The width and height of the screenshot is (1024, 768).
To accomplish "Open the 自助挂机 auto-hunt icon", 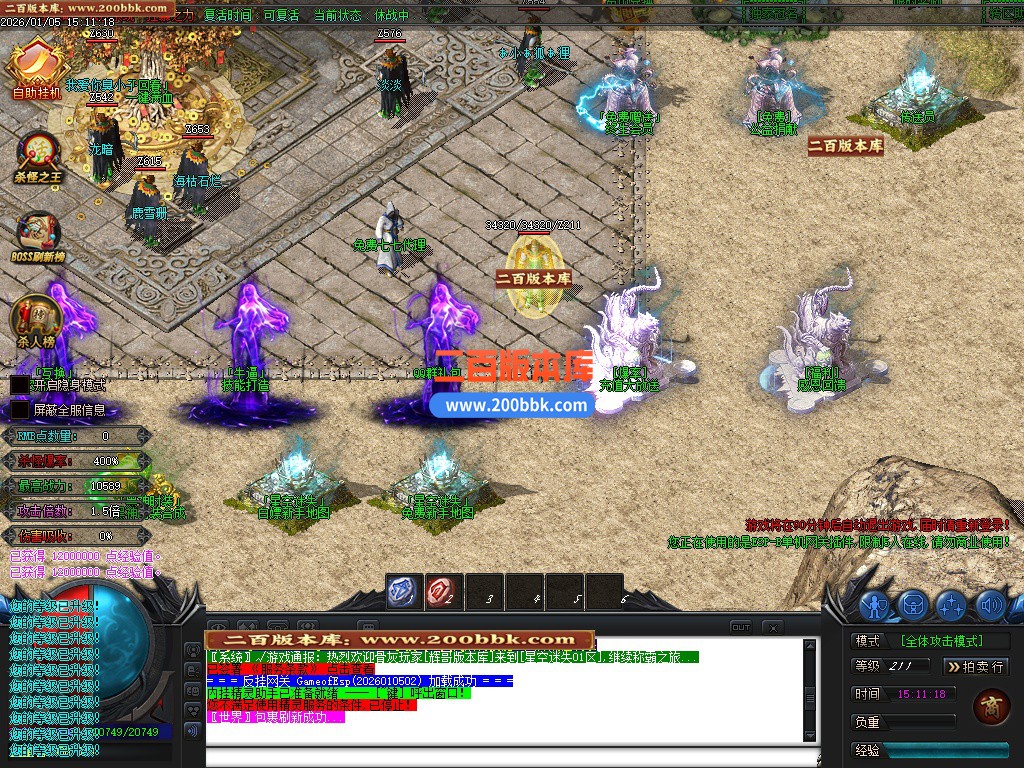I will 35,67.
